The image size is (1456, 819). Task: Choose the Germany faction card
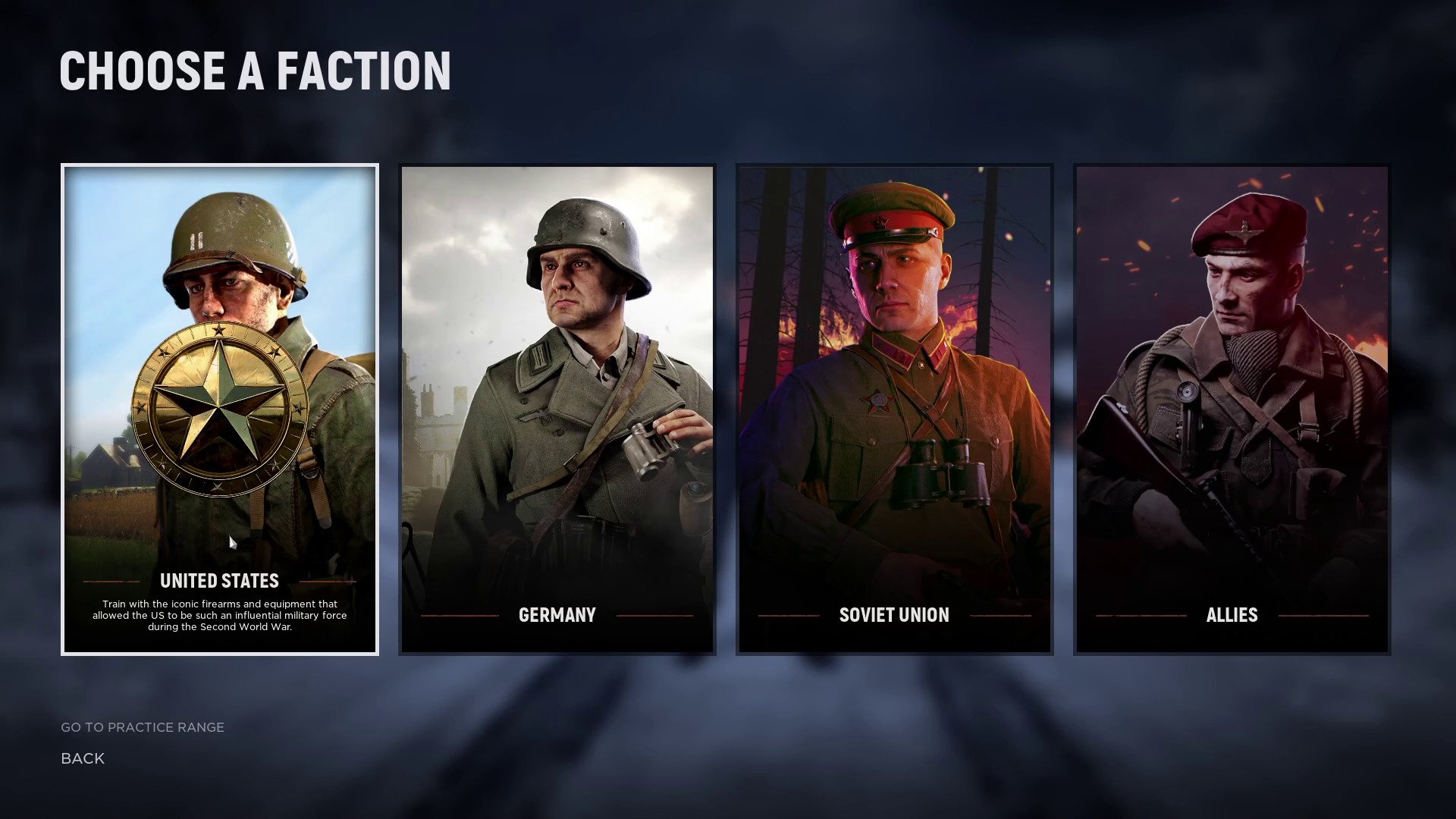(557, 409)
